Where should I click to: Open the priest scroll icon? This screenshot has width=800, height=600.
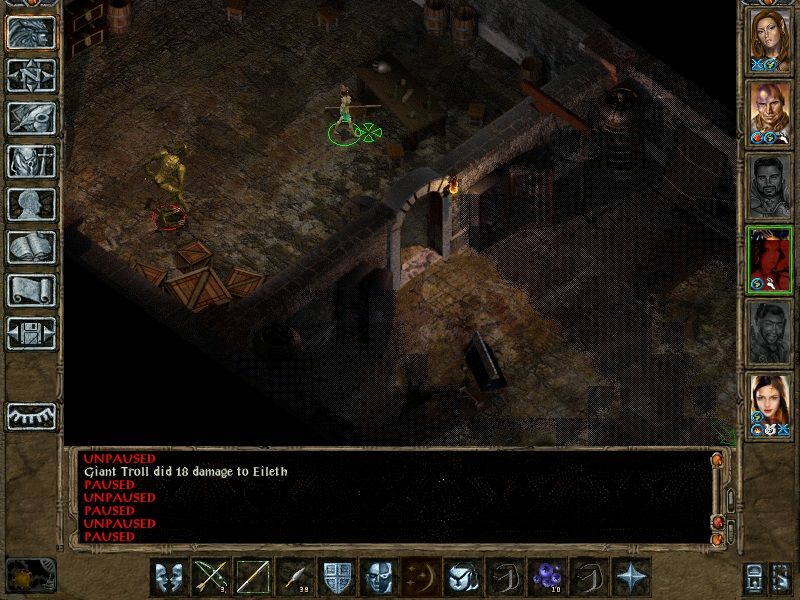click(x=31, y=290)
